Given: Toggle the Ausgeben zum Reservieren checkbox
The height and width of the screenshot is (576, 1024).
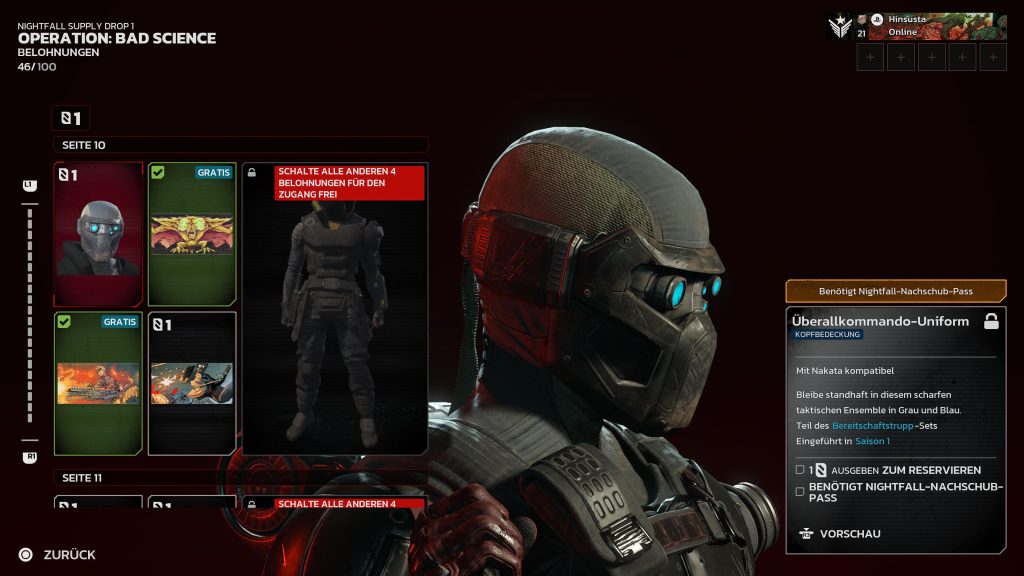Looking at the screenshot, I should point(800,470).
